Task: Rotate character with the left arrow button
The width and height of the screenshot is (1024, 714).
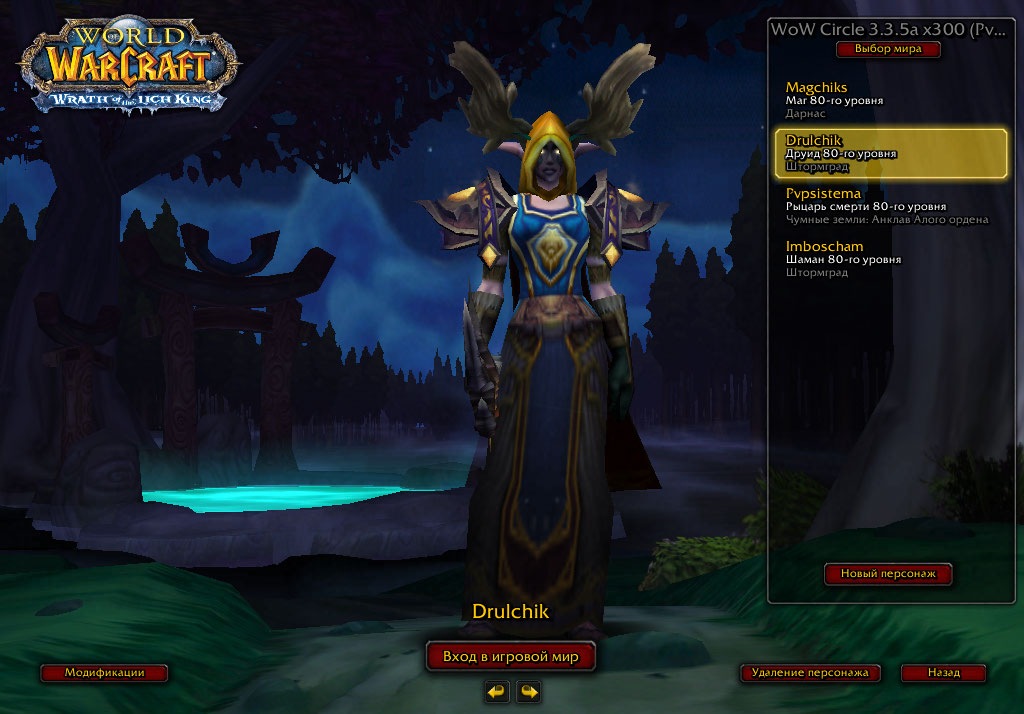Action: pyautogui.click(x=496, y=691)
